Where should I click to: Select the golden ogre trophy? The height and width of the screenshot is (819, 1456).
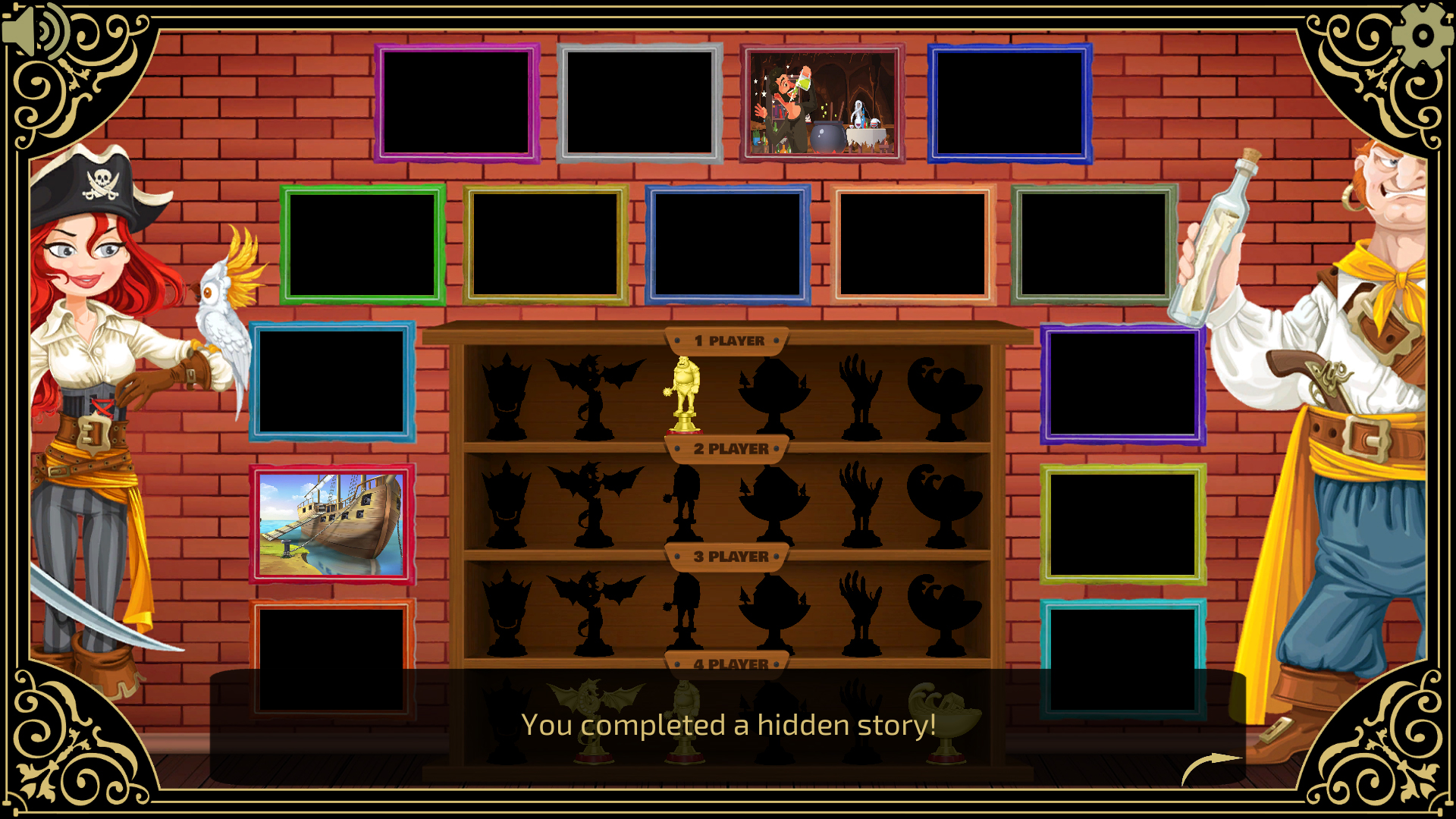coord(685,394)
